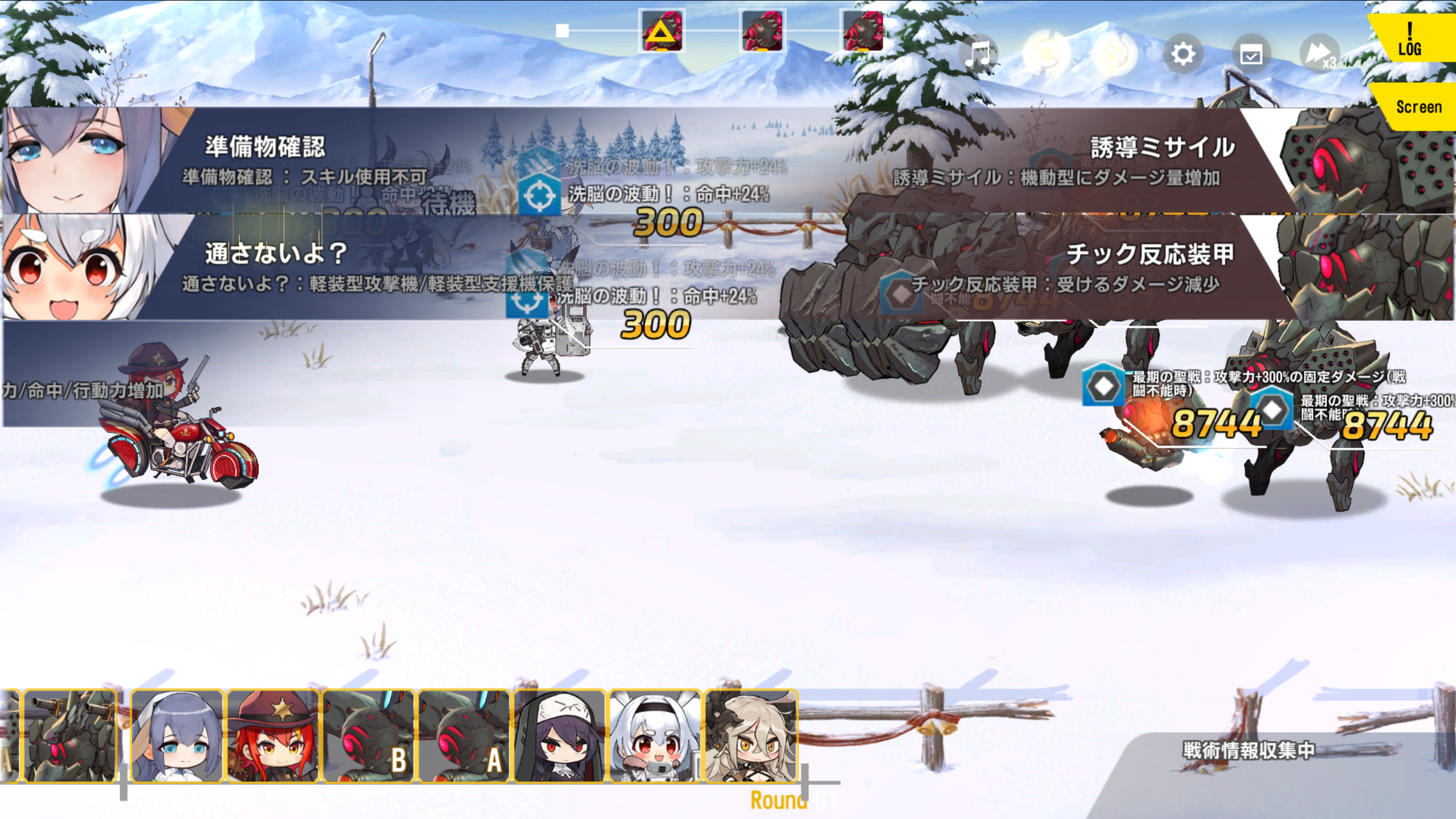Click the wave marker with yellow triangle

tap(661, 31)
